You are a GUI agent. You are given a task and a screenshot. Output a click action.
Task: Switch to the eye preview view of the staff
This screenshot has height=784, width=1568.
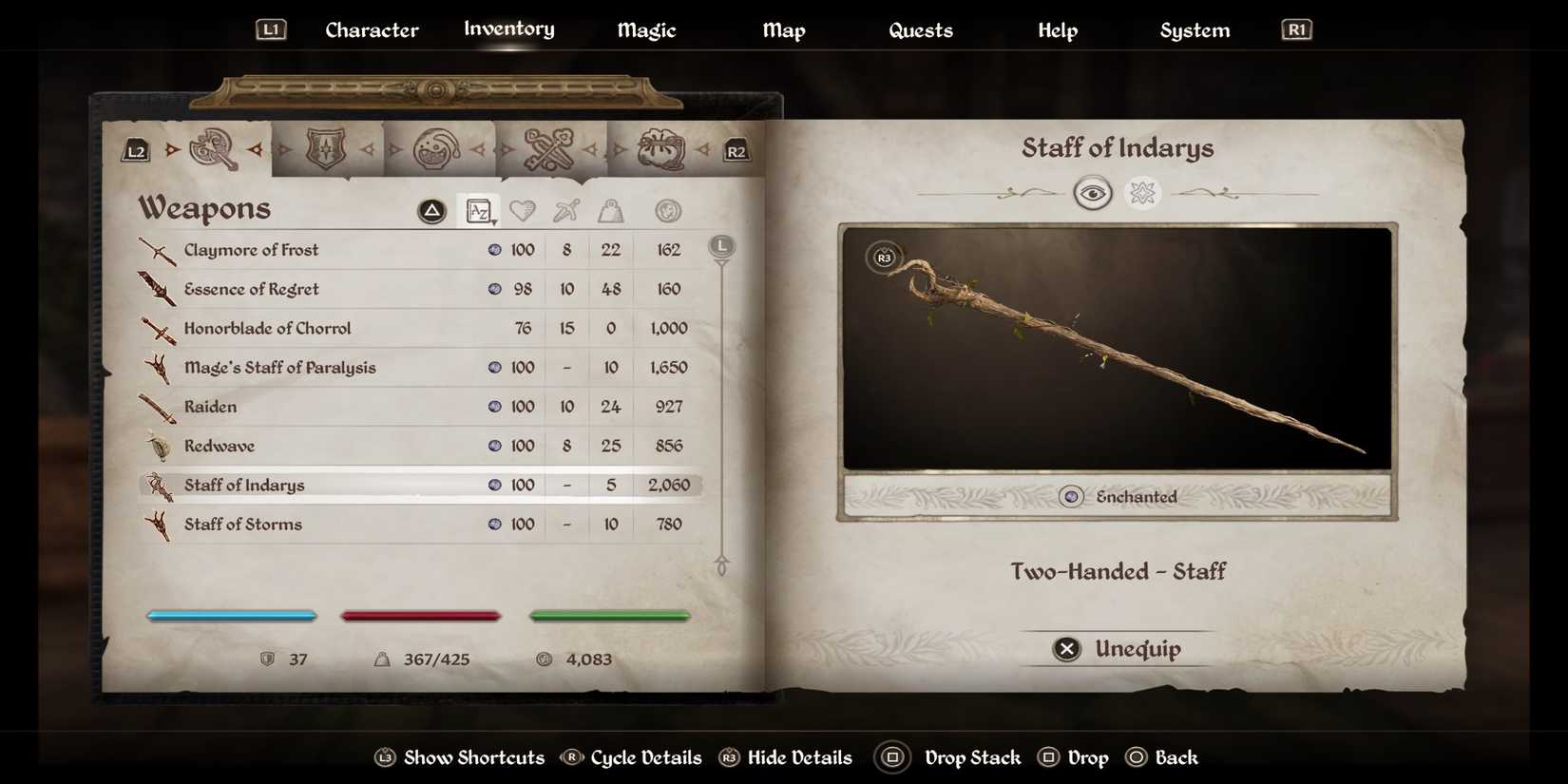pos(1094,193)
